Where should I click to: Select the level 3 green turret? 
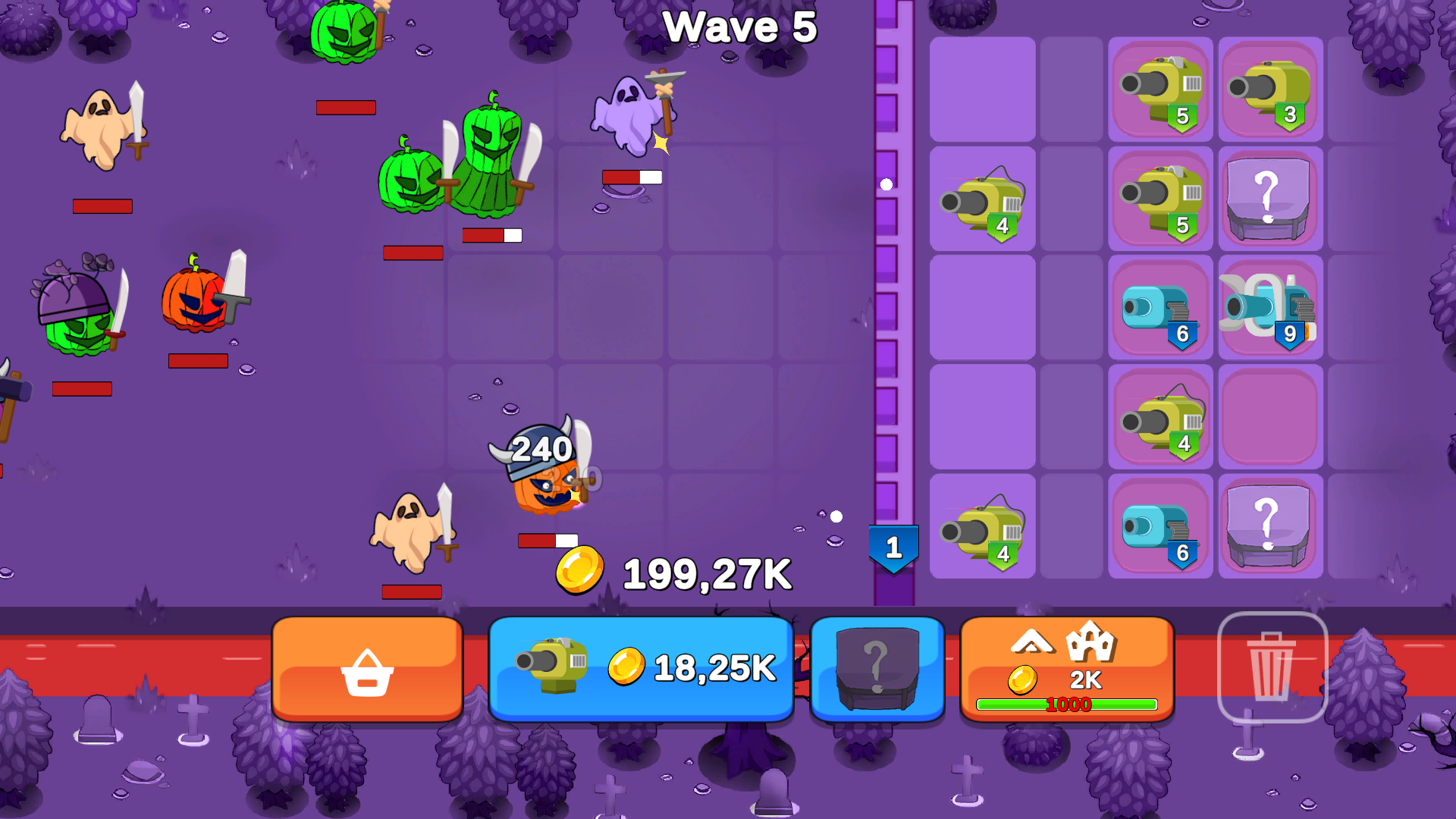point(1270,90)
